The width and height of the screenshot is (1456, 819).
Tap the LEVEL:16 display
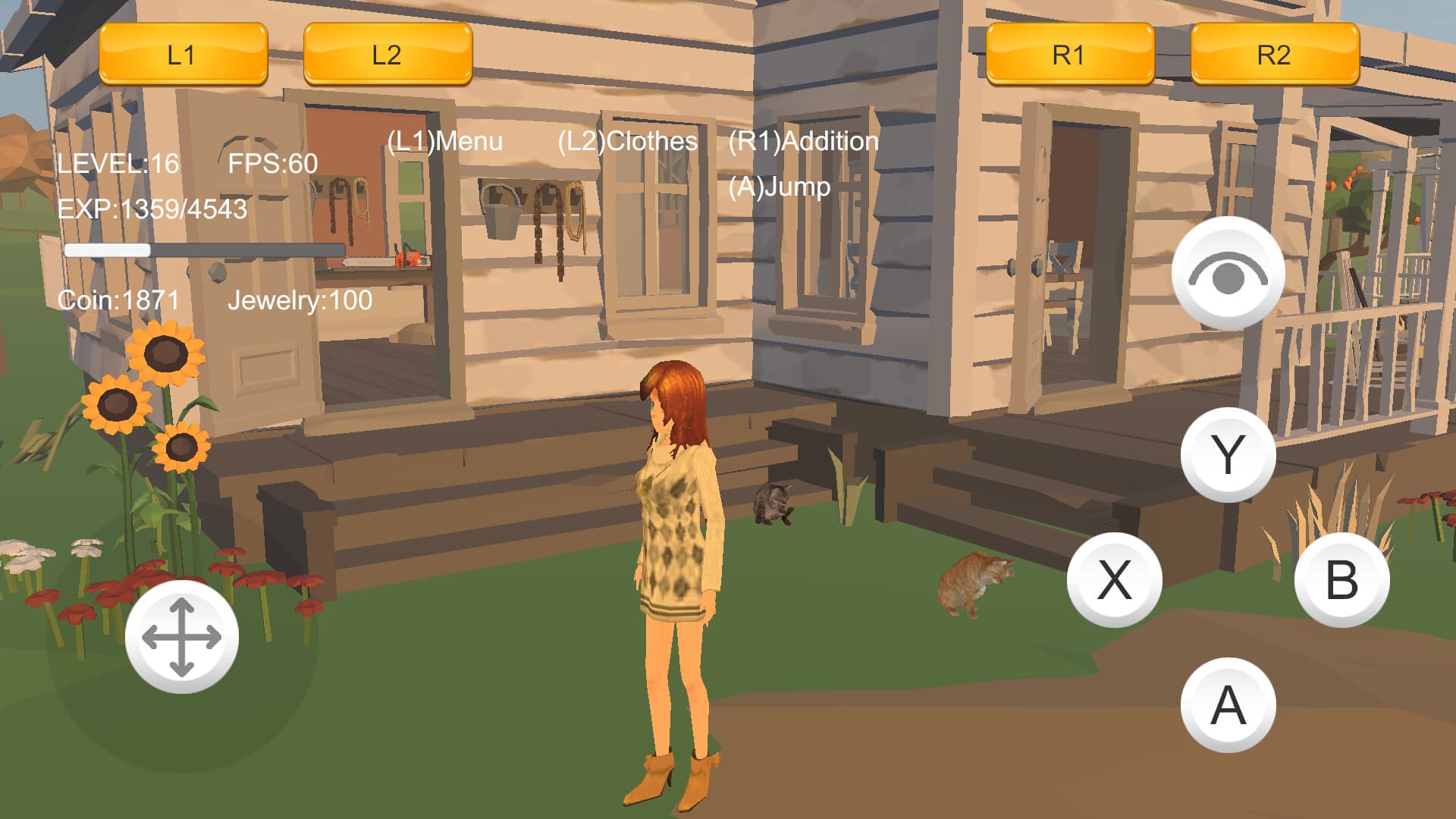click(118, 162)
